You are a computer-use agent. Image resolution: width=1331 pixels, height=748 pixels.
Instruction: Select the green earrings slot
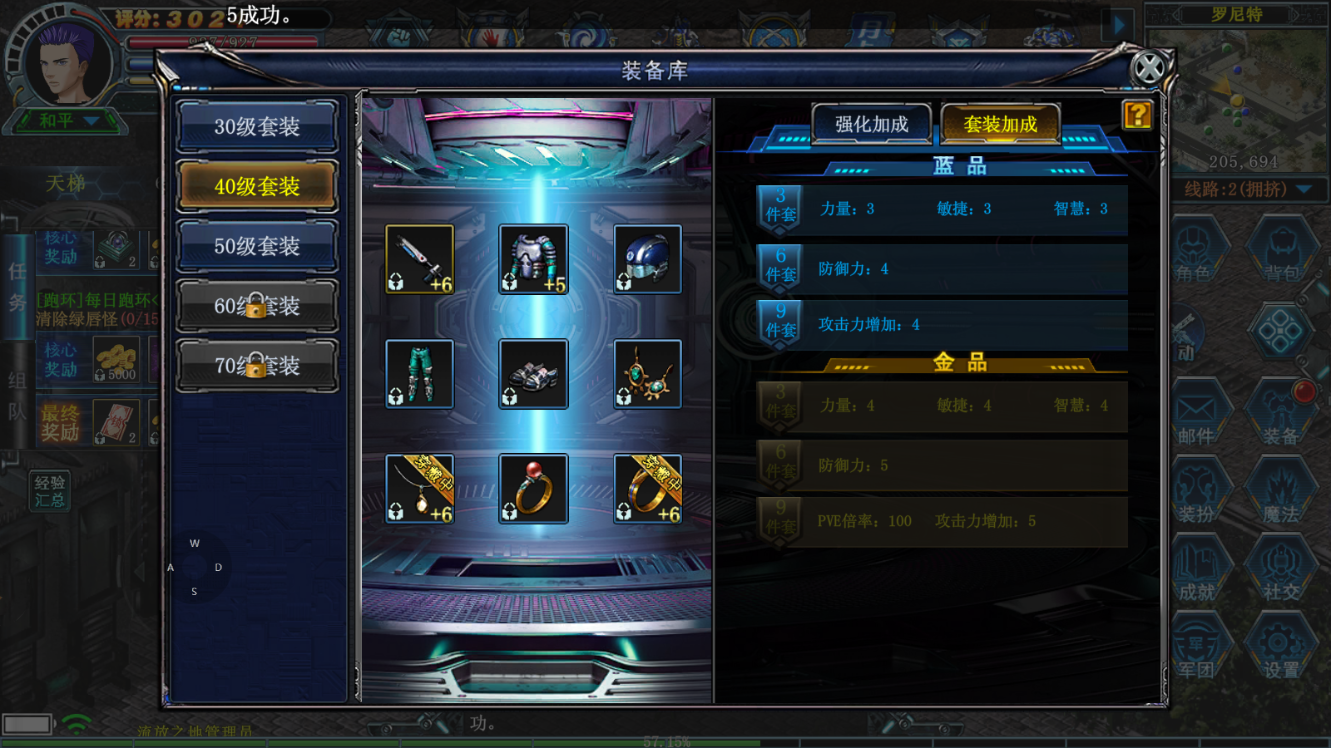click(648, 374)
